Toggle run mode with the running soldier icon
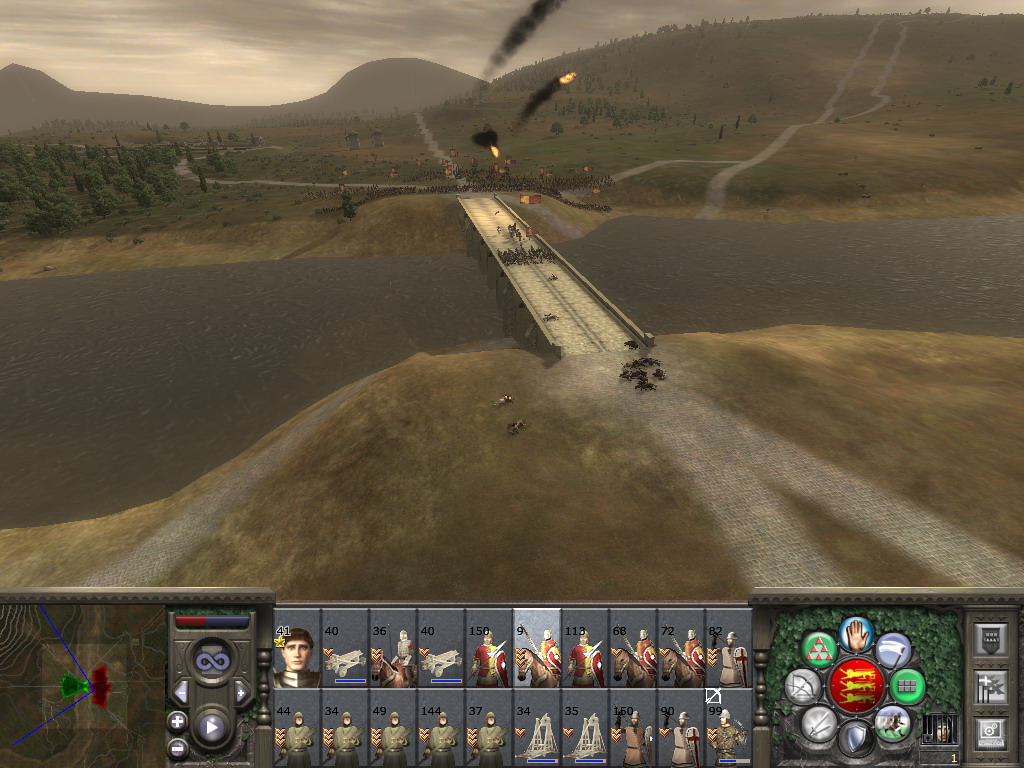Image resolution: width=1024 pixels, height=768 pixels. pyautogui.click(x=892, y=722)
